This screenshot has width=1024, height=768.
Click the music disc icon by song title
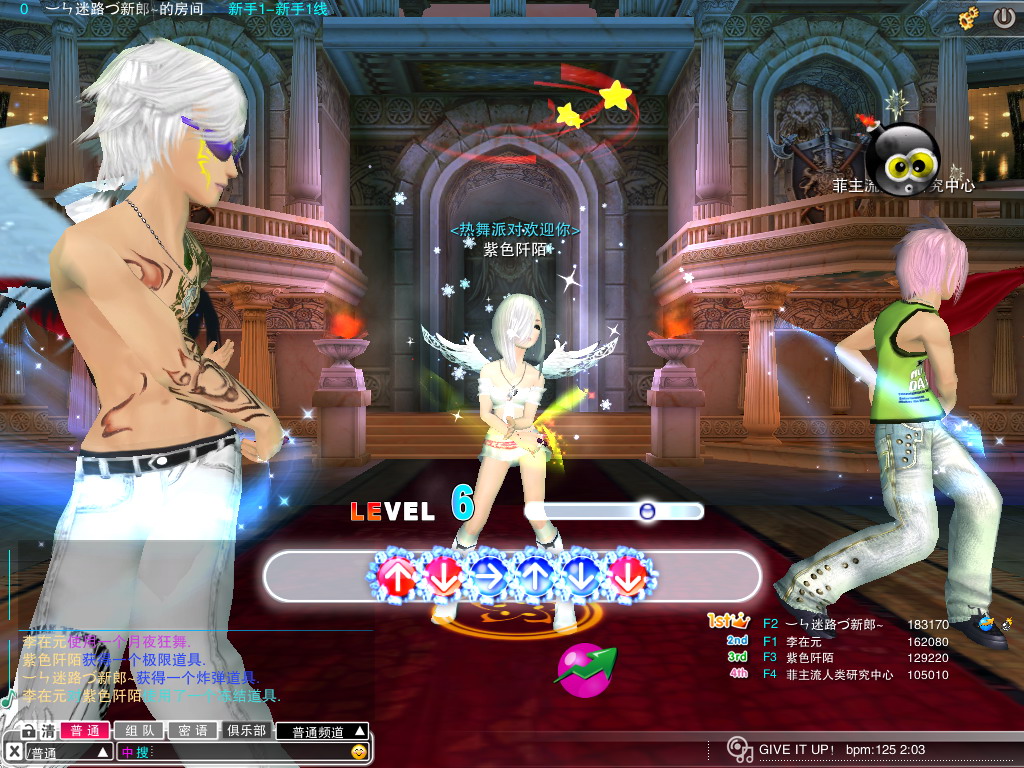[739, 749]
